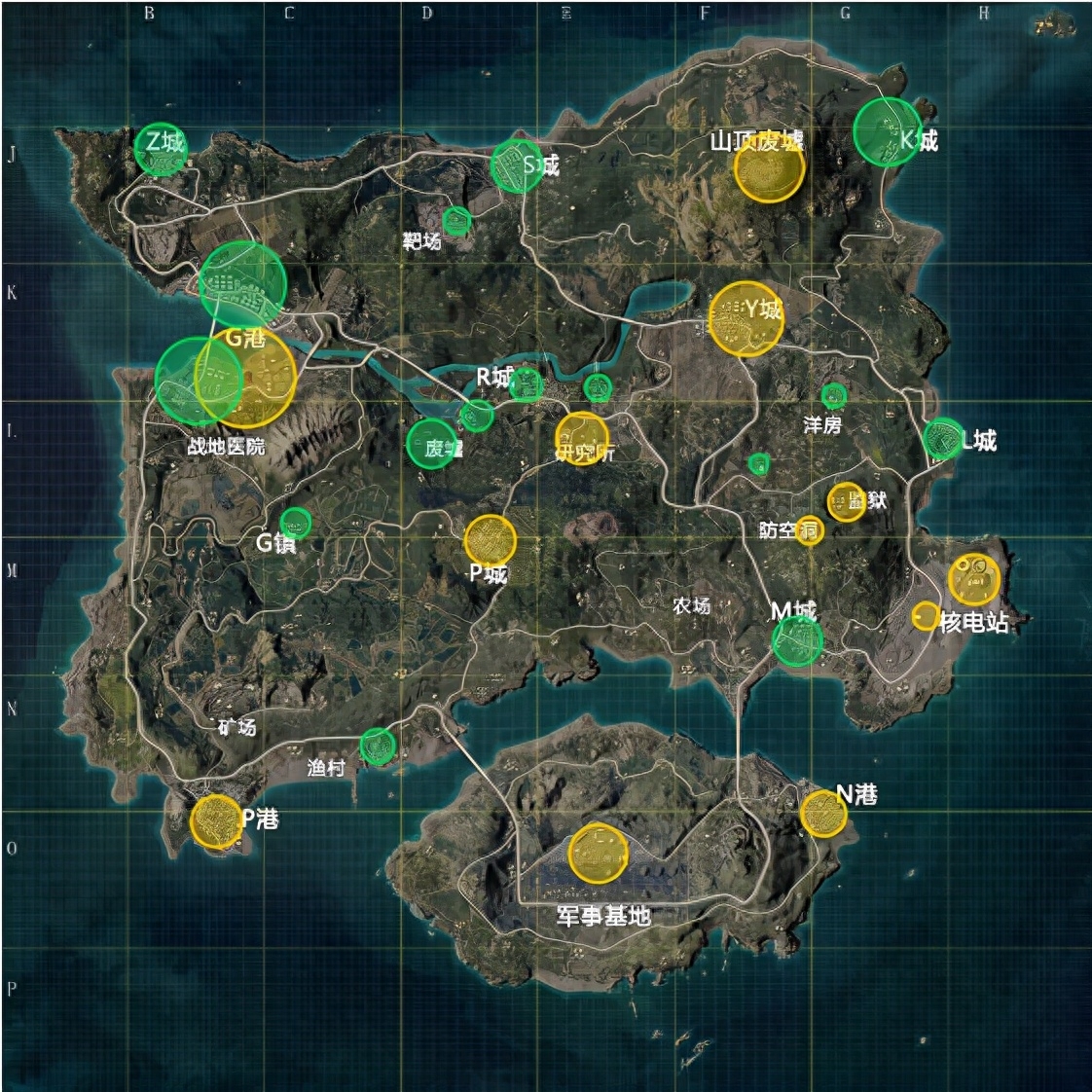Choose the 防空洞 yellow marker
Screen dimensions: 1092x1092
point(809,530)
